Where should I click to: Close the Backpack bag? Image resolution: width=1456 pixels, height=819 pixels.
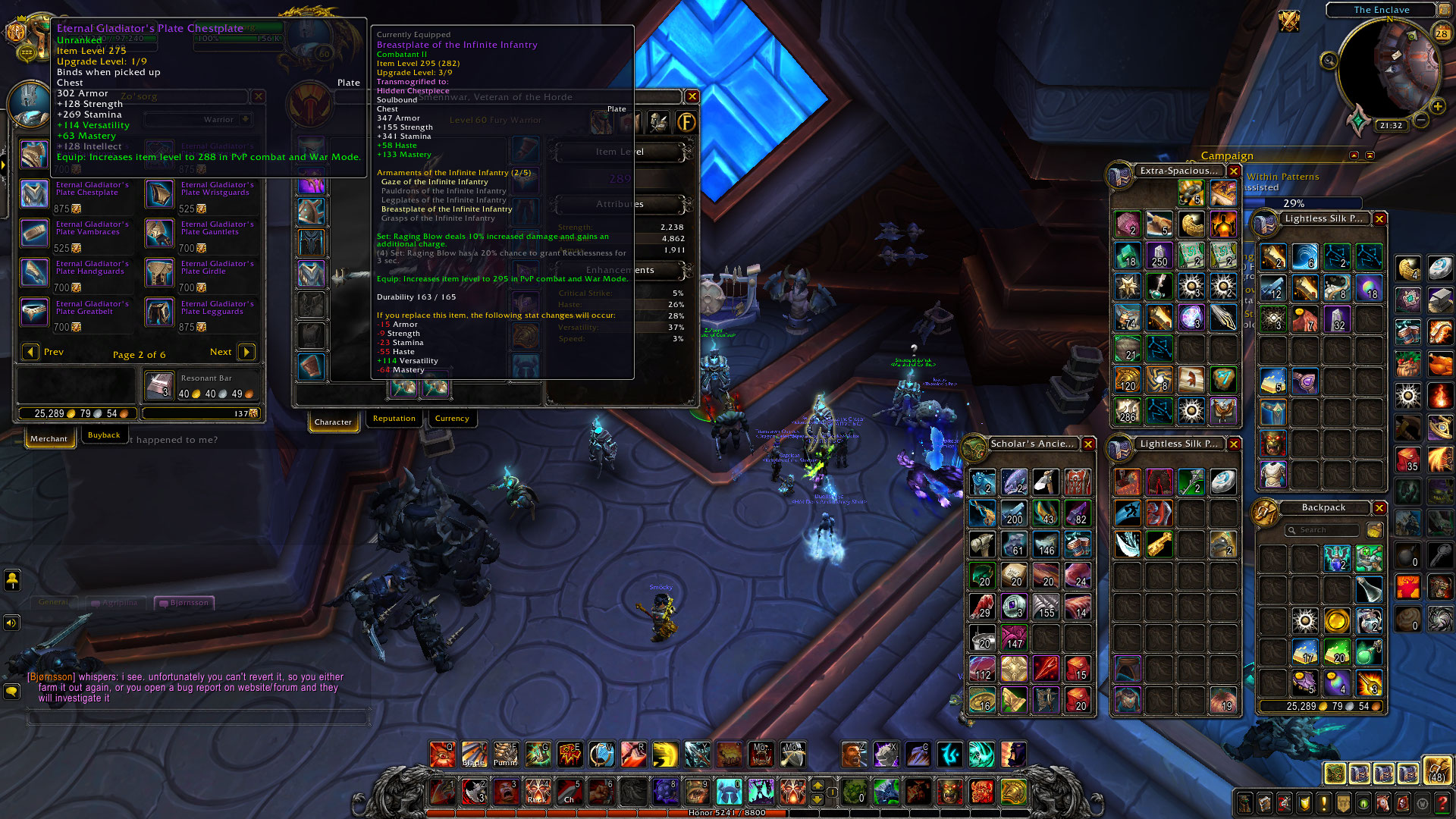click(x=1379, y=508)
